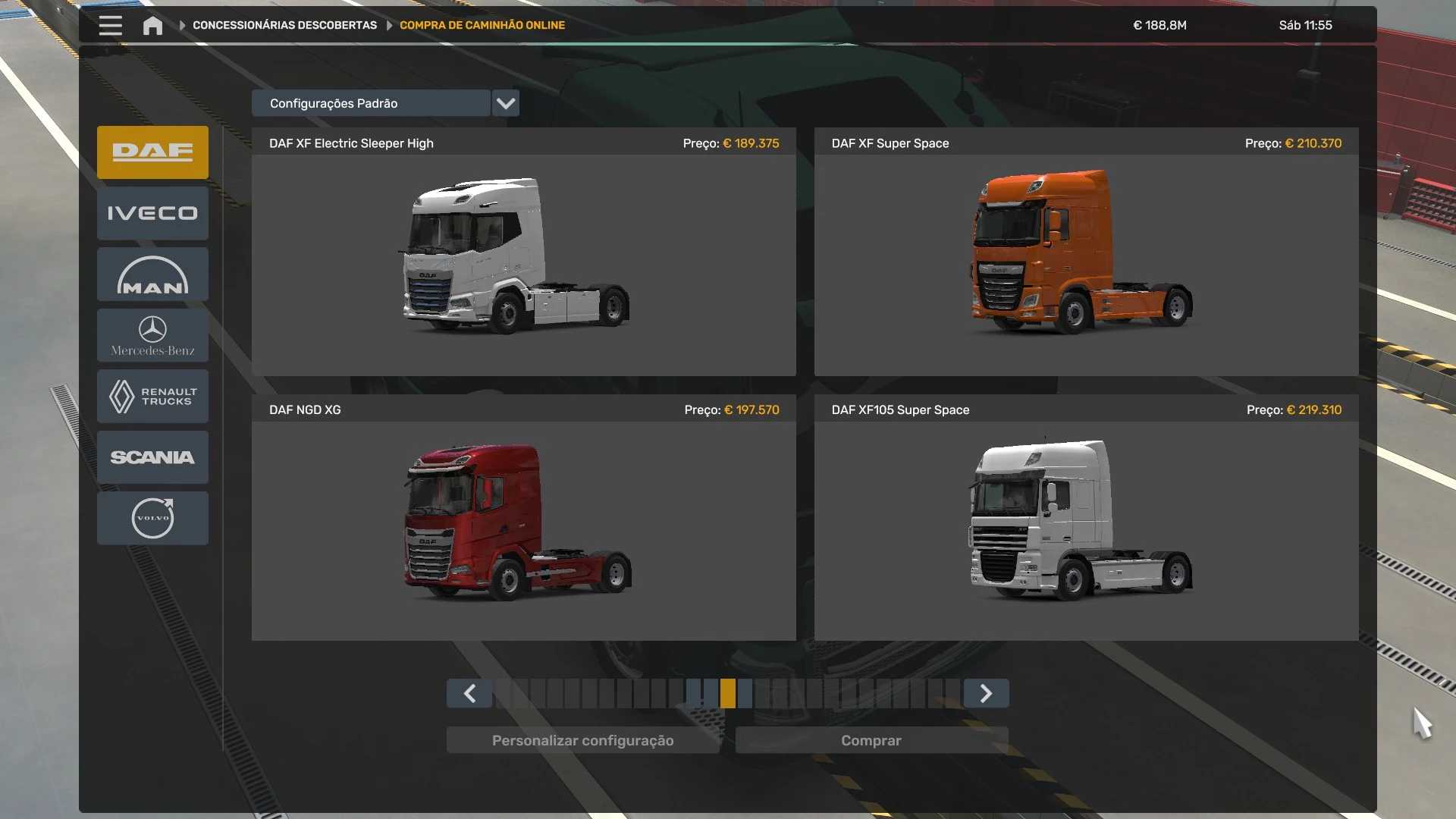Open the Volvo brand listing

coord(152,518)
